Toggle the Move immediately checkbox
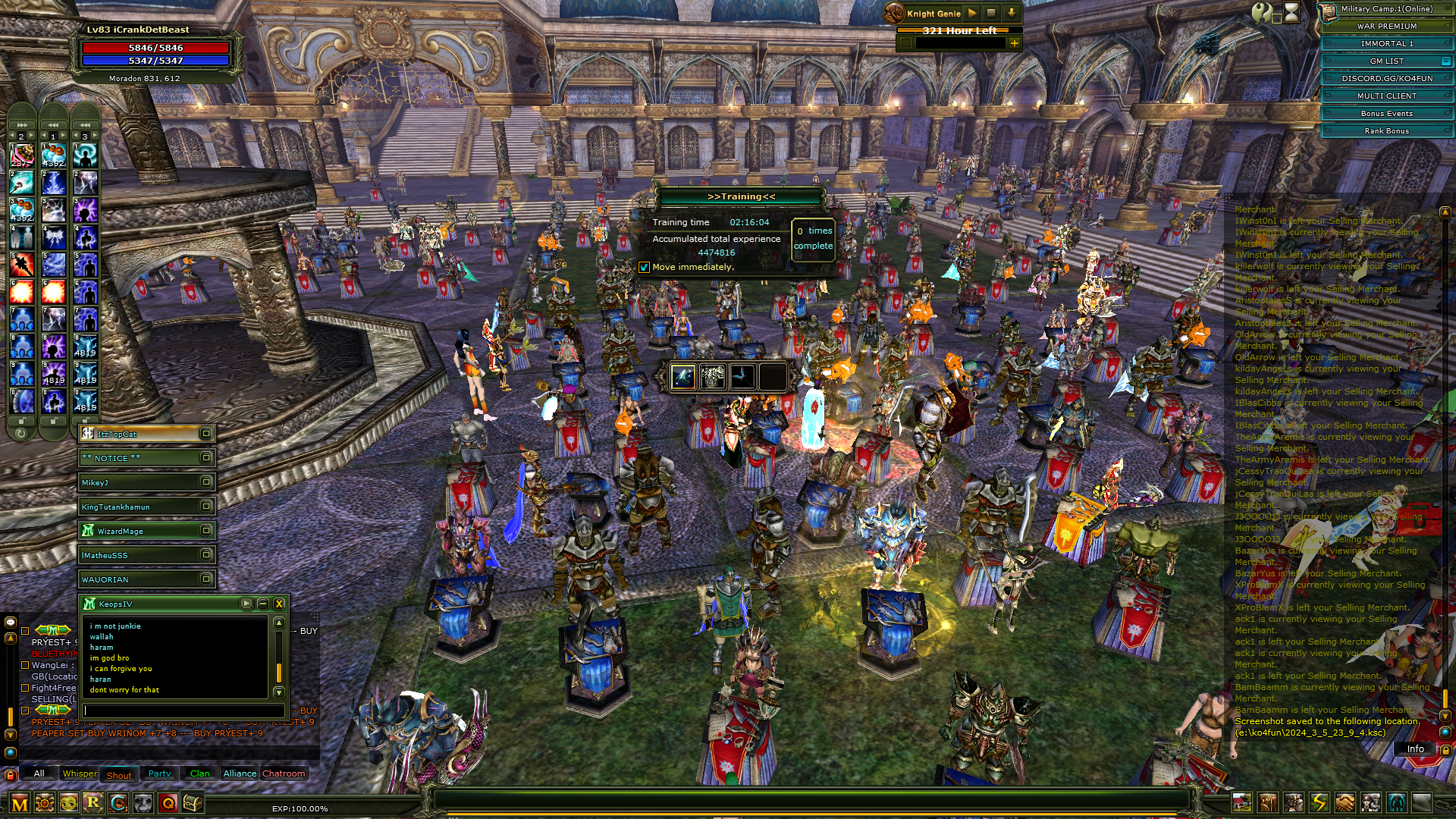Screen dimensions: 1456x819 [644, 267]
